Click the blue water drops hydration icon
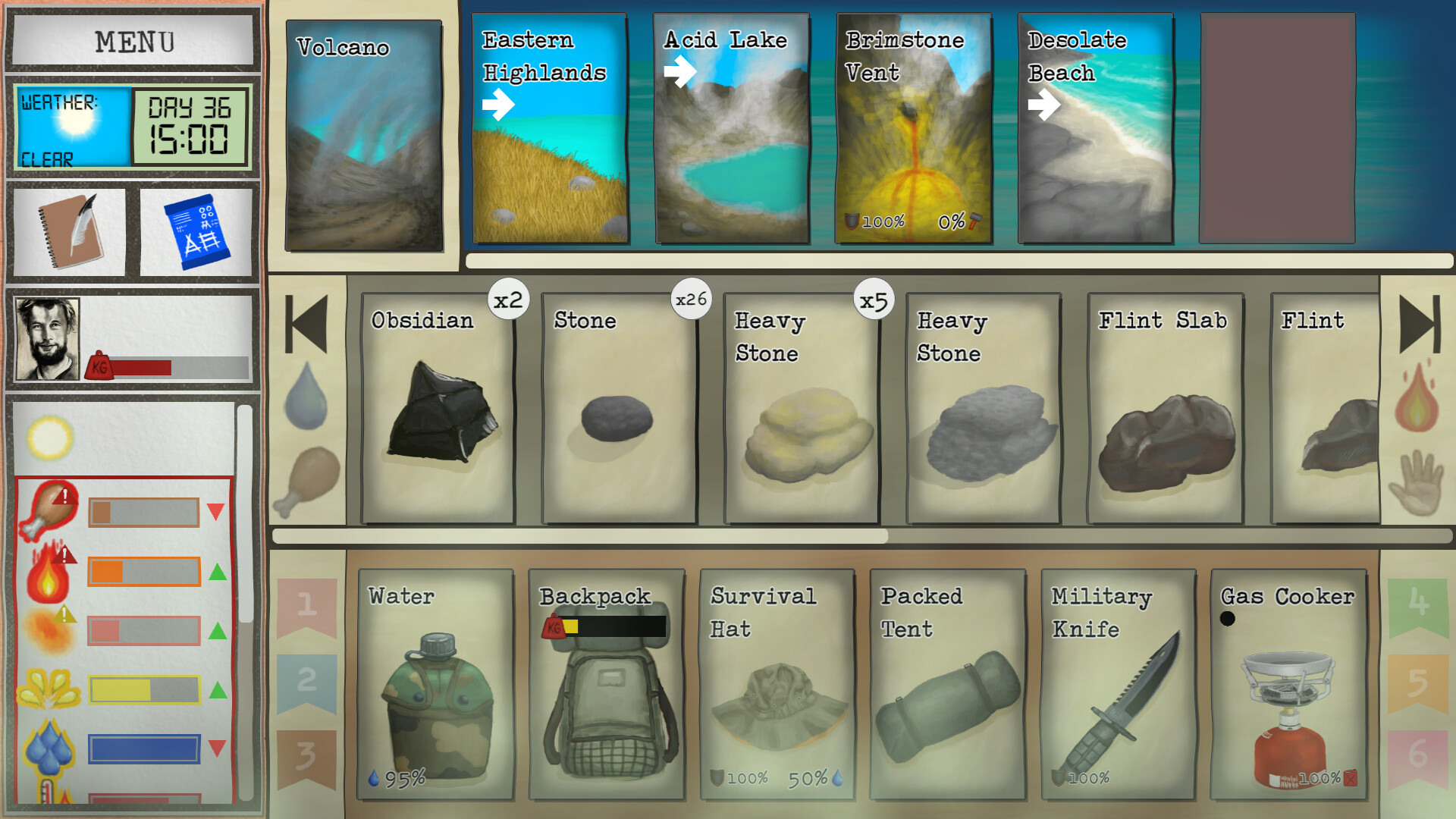 click(x=49, y=747)
